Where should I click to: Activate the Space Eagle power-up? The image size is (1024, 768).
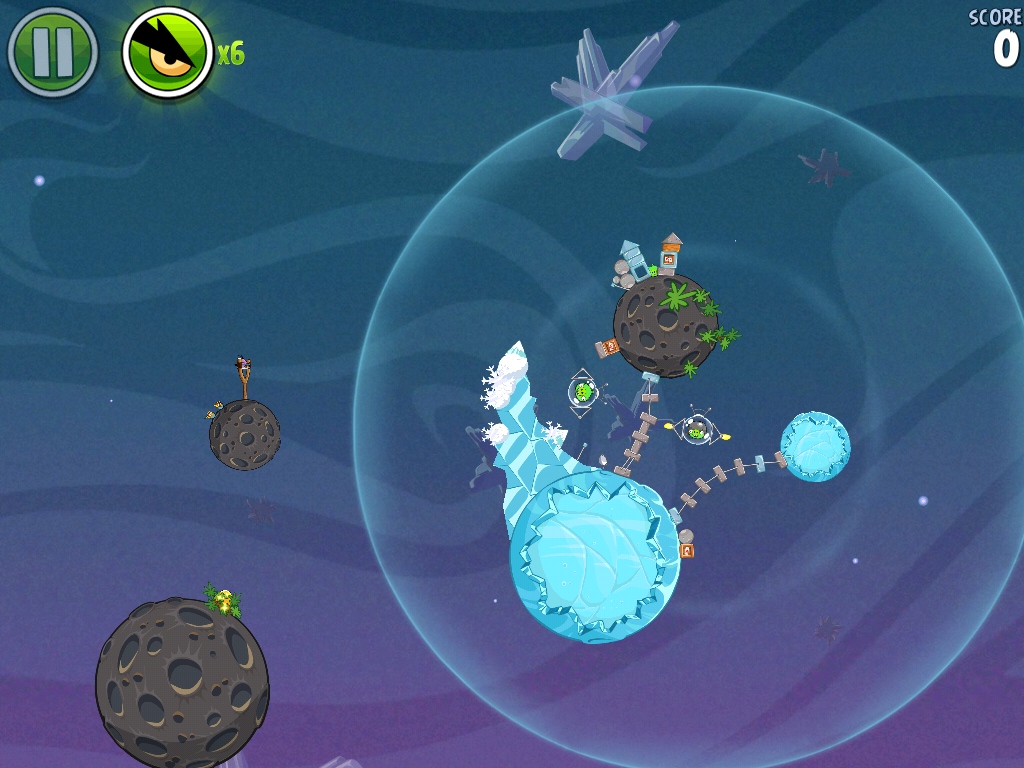coord(167,52)
